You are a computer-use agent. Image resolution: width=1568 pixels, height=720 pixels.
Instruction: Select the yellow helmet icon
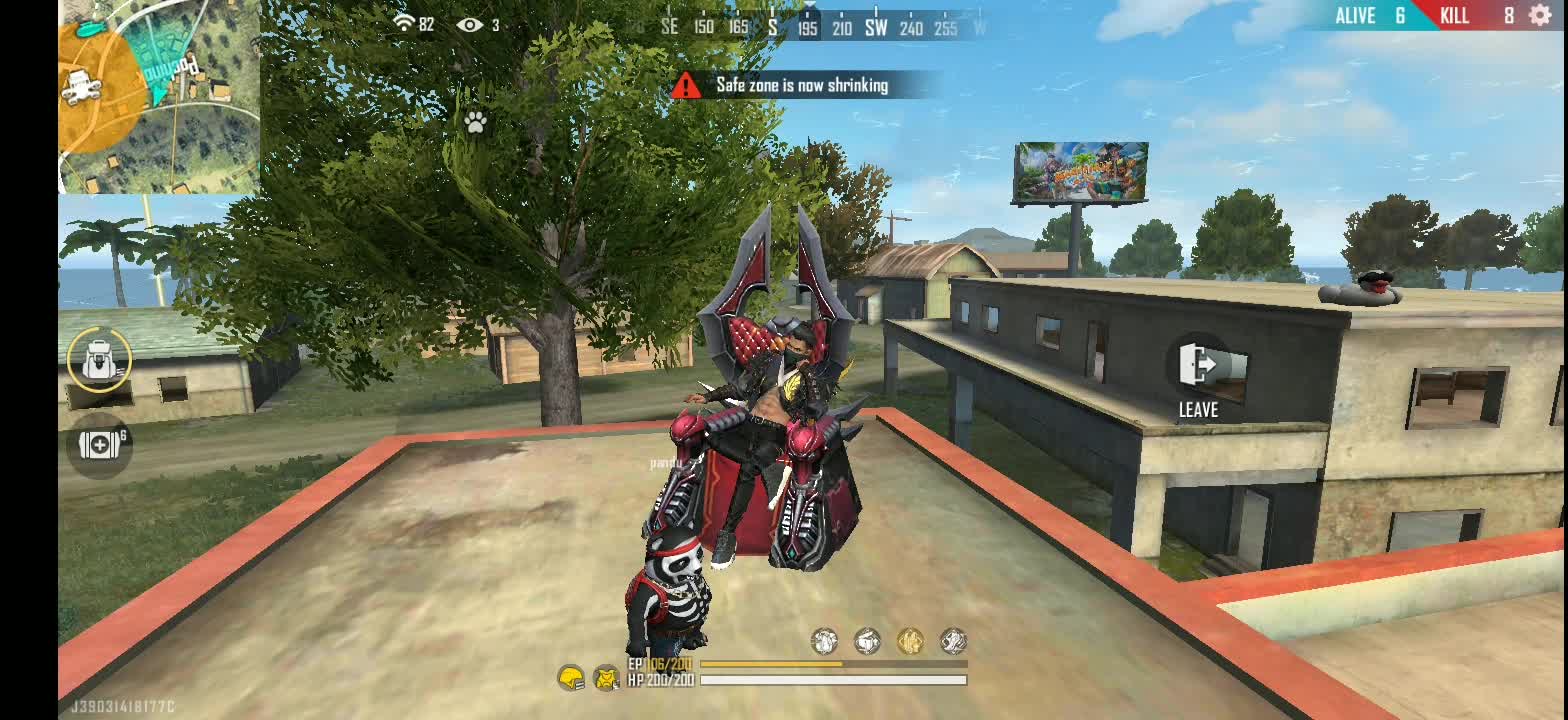click(x=571, y=679)
